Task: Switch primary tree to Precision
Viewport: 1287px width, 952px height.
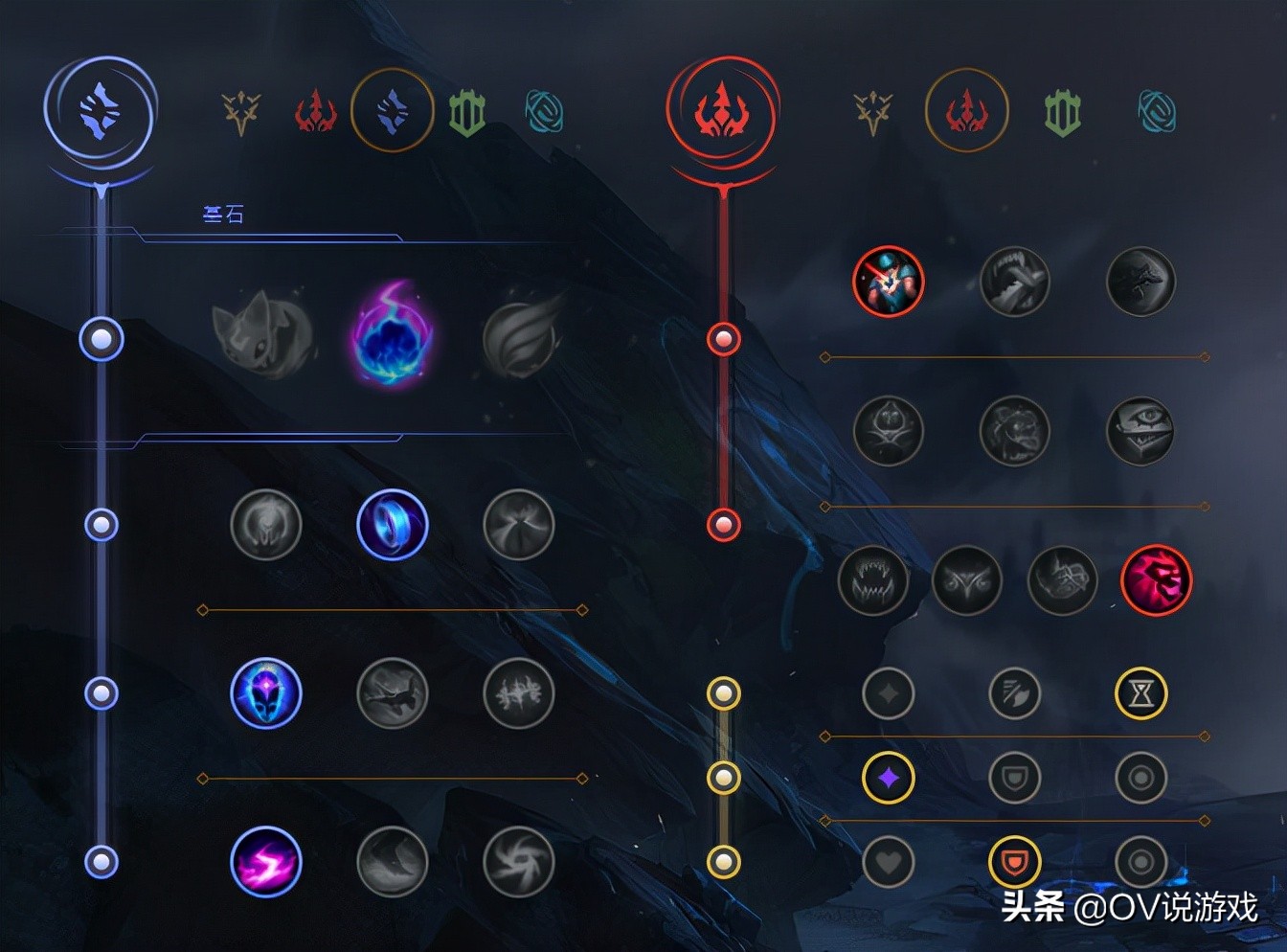Action: point(240,110)
